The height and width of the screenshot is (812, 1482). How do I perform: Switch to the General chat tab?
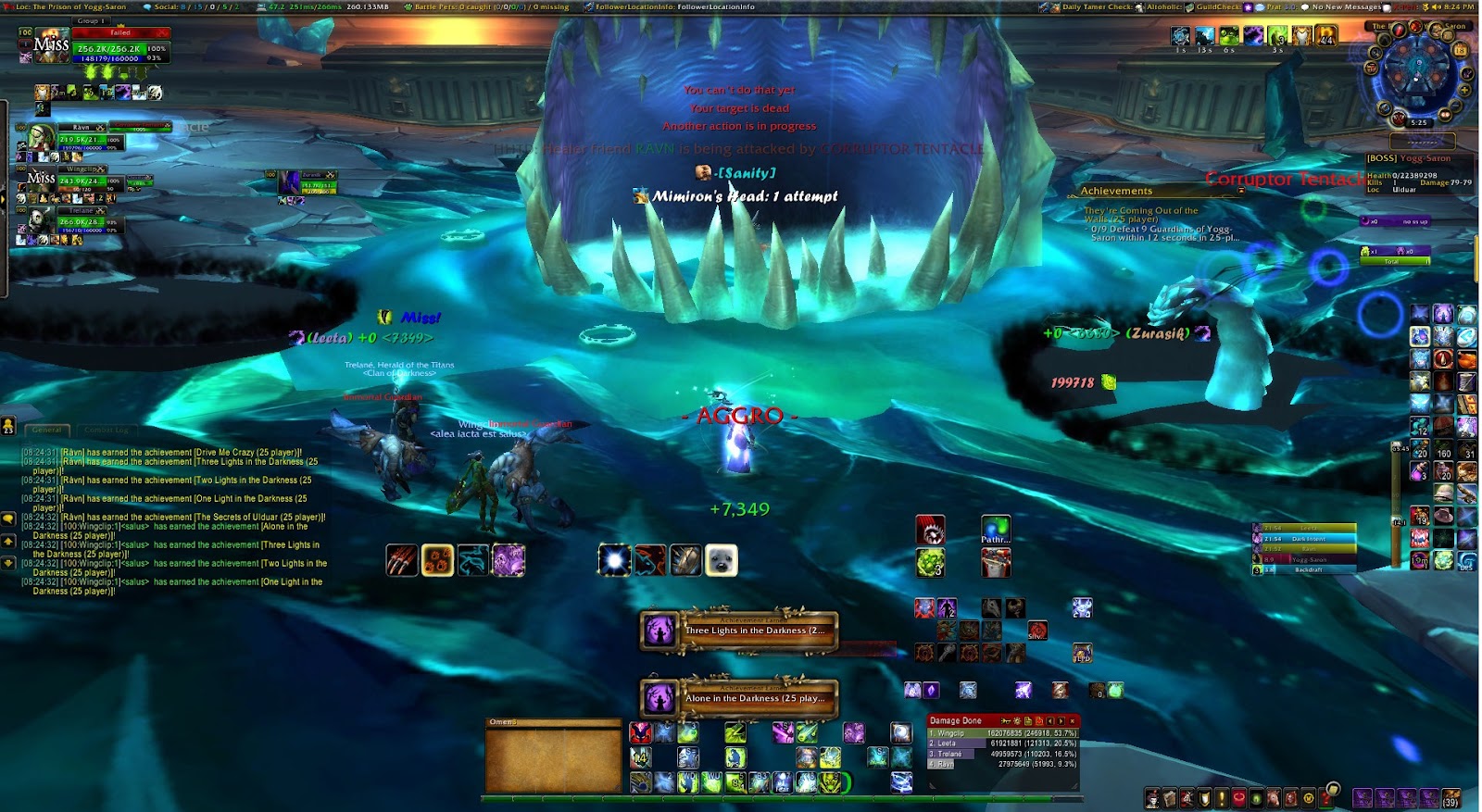(47, 430)
